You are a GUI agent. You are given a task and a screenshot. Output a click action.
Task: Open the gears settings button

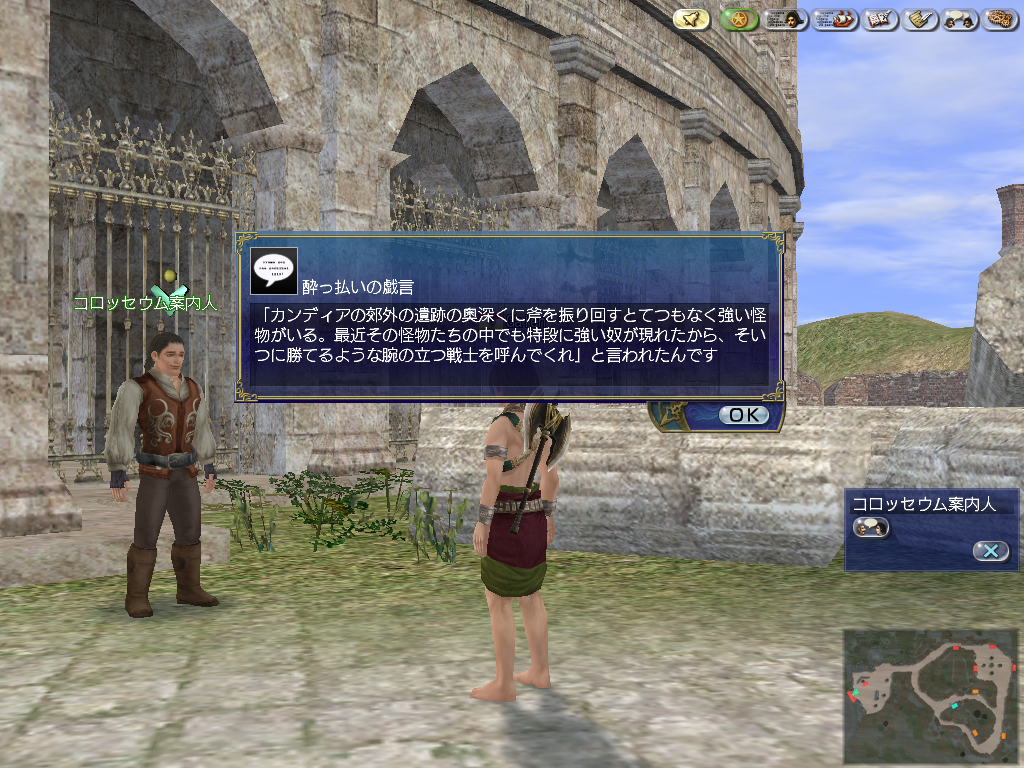coord(1000,19)
